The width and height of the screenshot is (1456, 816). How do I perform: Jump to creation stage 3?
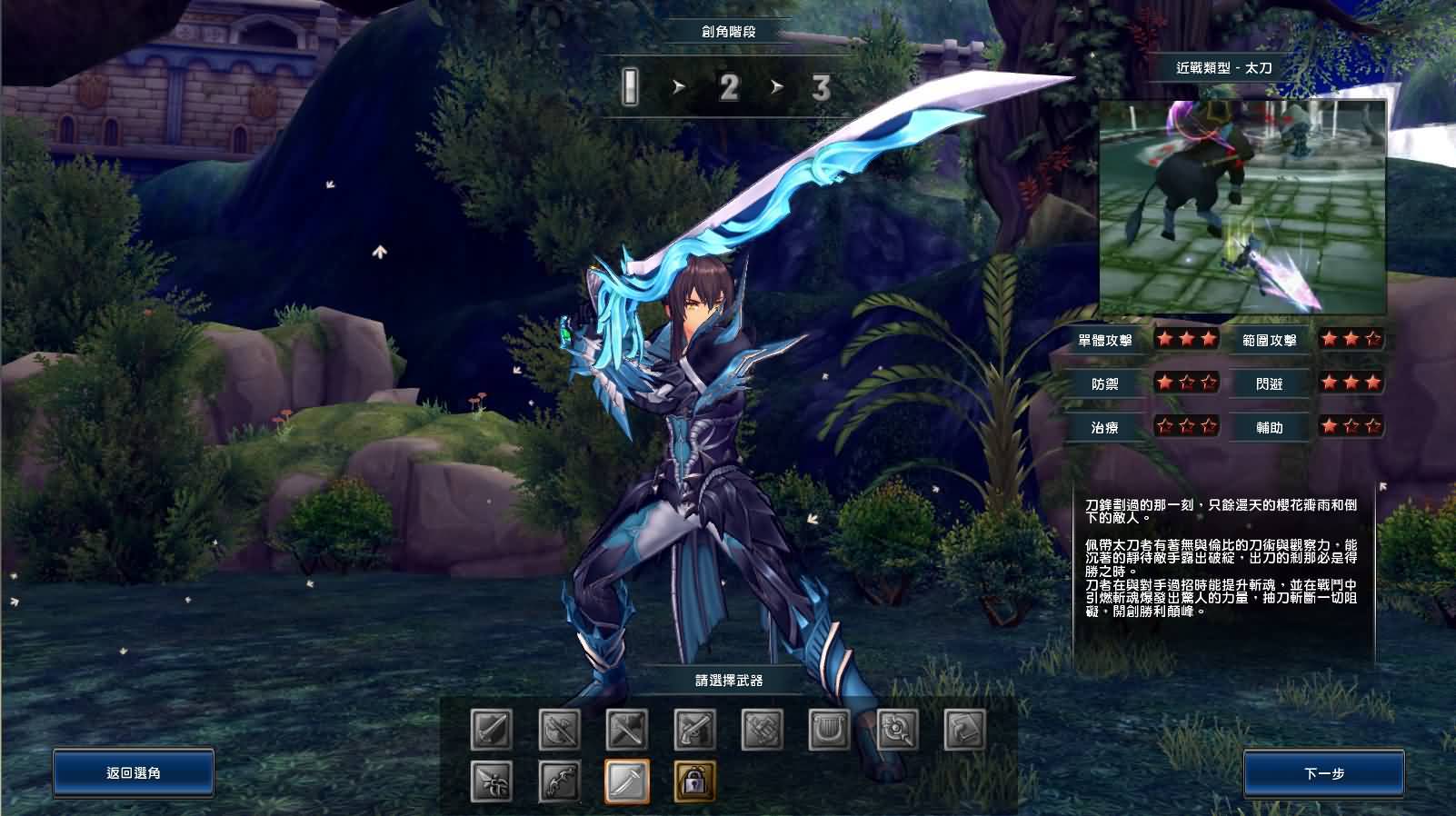pos(821,88)
